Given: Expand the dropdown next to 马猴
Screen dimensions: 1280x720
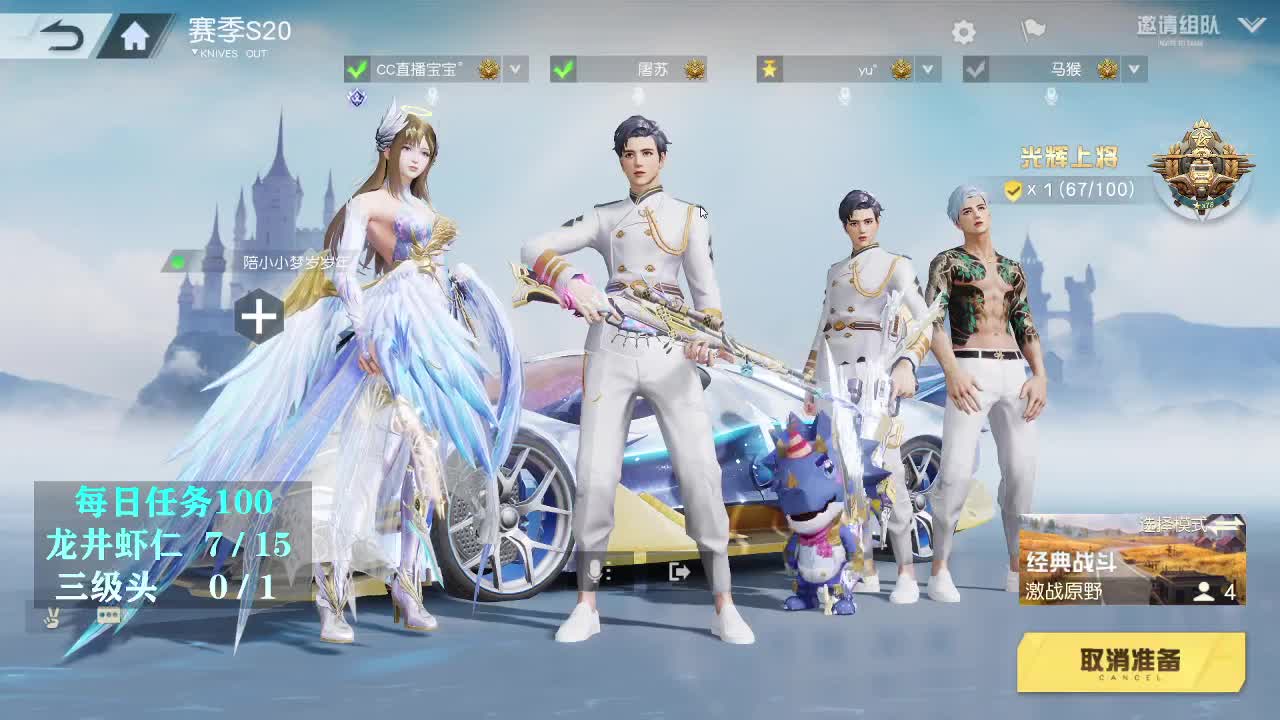Looking at the screenshot, I should pyautogui.click(x=1131, y=69).
